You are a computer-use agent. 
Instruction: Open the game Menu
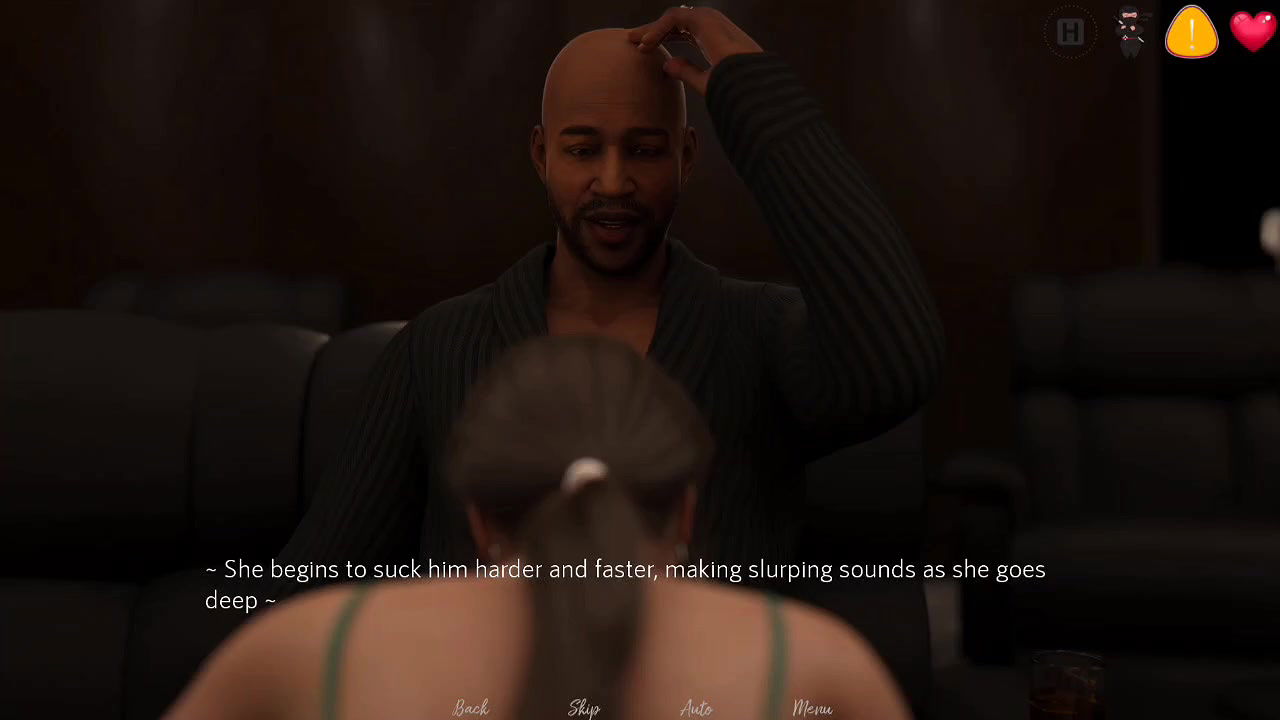click(812, 708)
